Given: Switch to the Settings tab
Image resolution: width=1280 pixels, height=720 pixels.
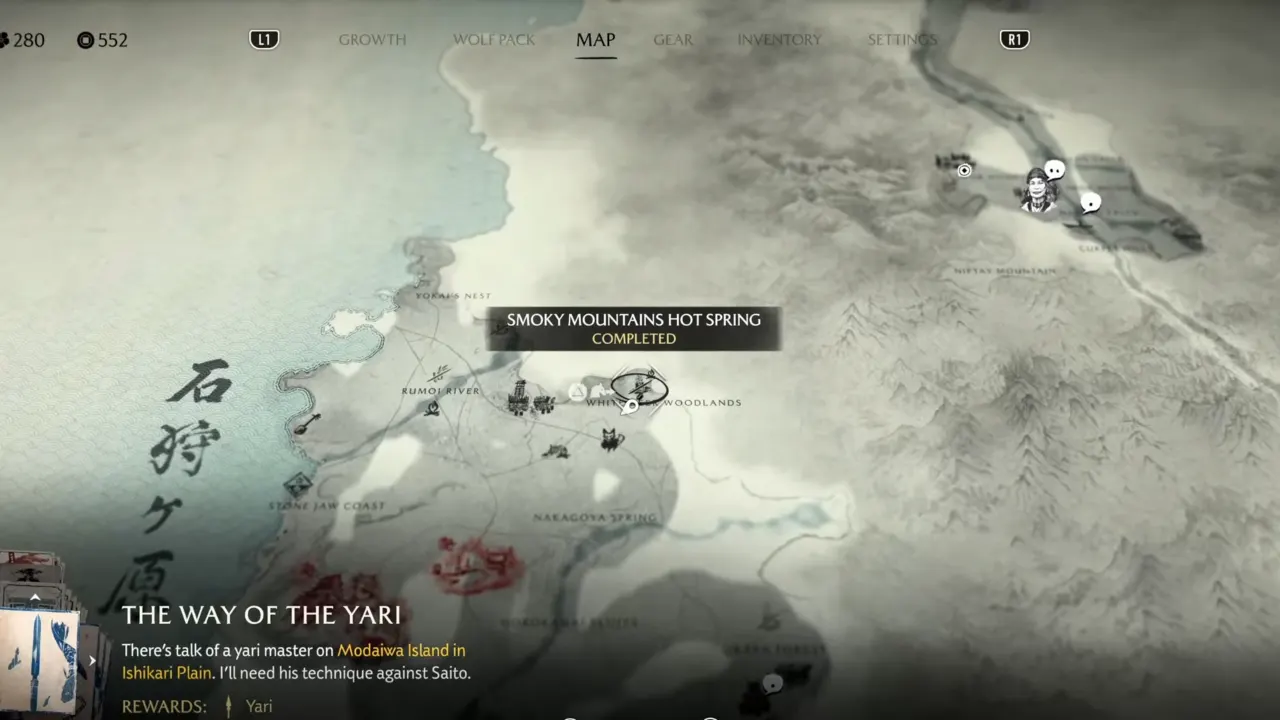Looking at the screenshot, I should click(902, 40).
